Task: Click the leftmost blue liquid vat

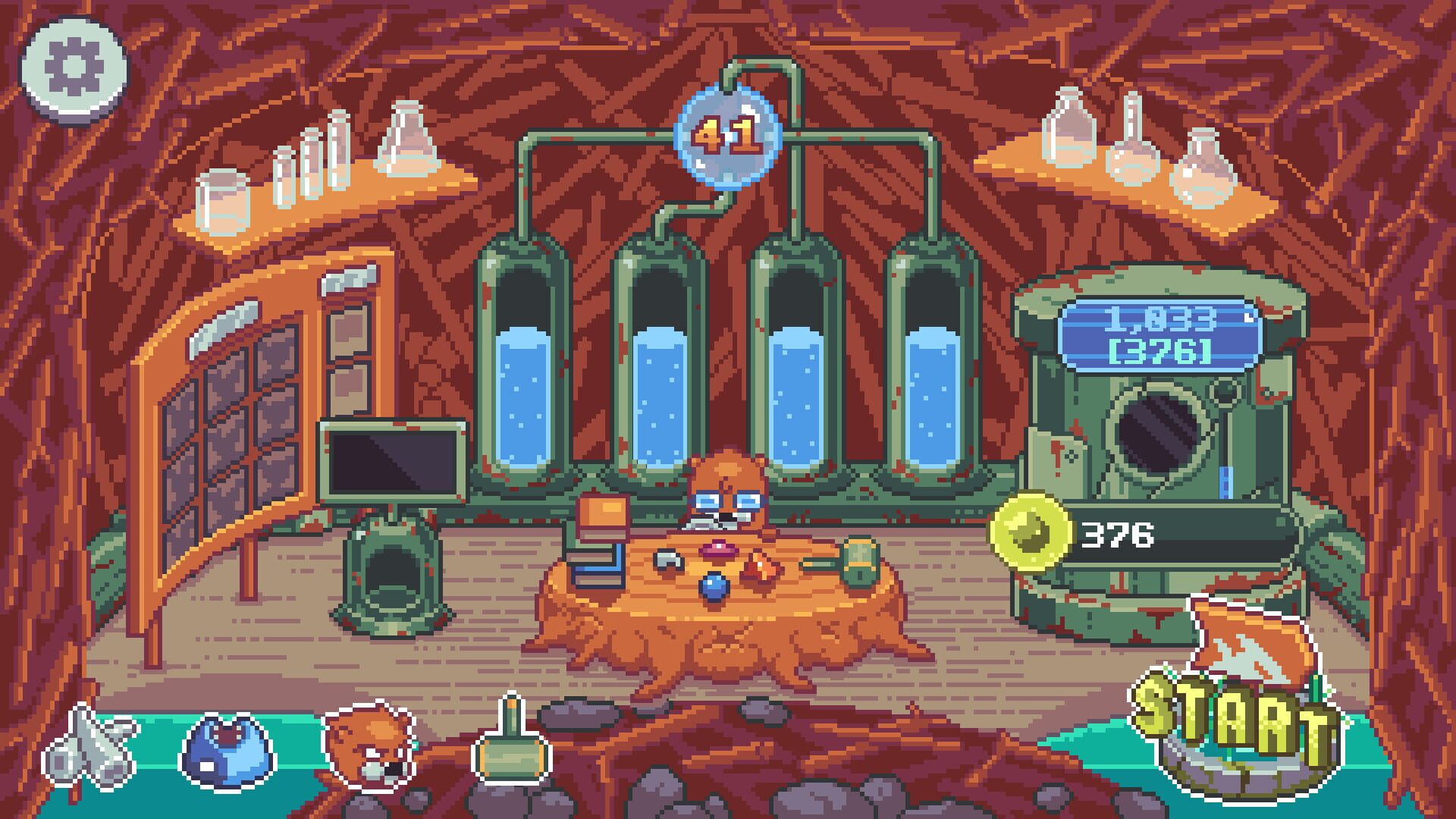Action: (x=521, y=394)
